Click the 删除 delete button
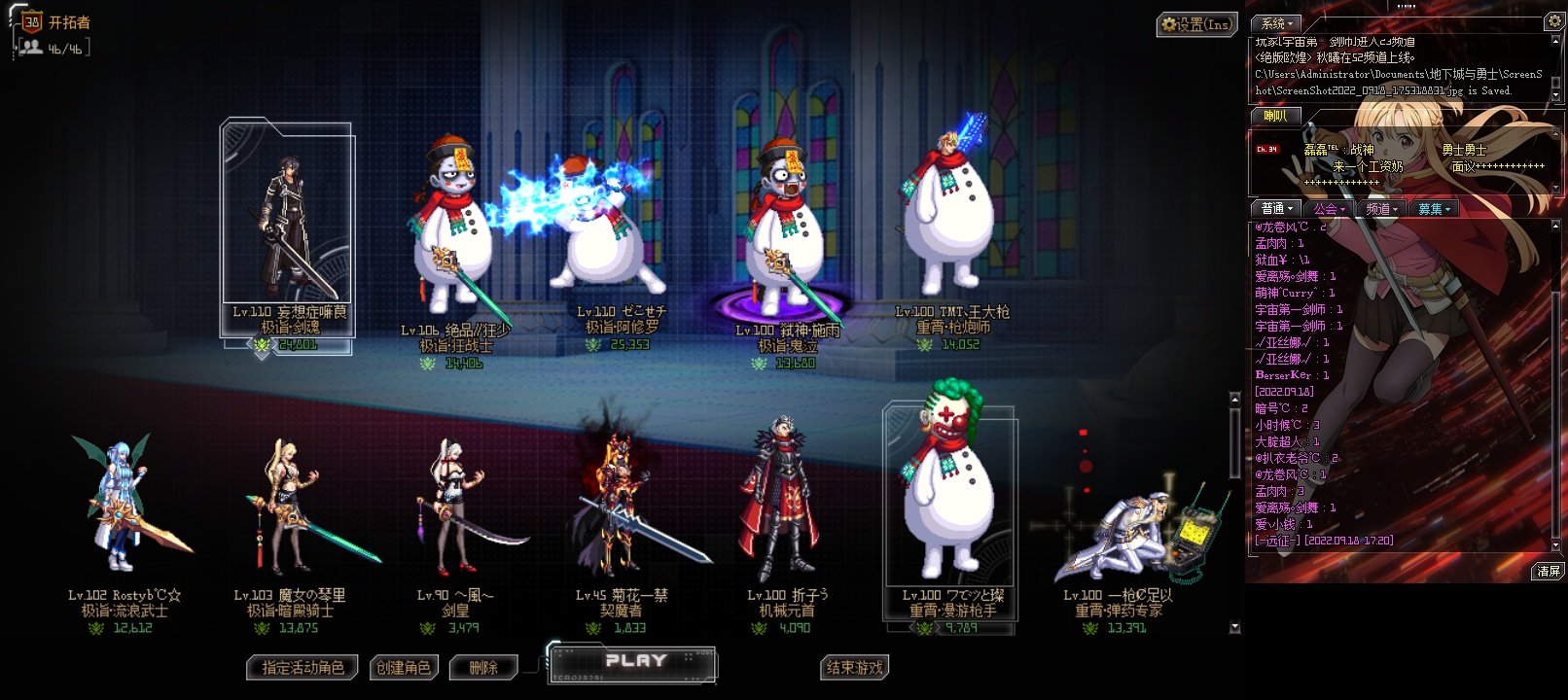Viewport: 1568px width, 700px height. click(482, 668)
